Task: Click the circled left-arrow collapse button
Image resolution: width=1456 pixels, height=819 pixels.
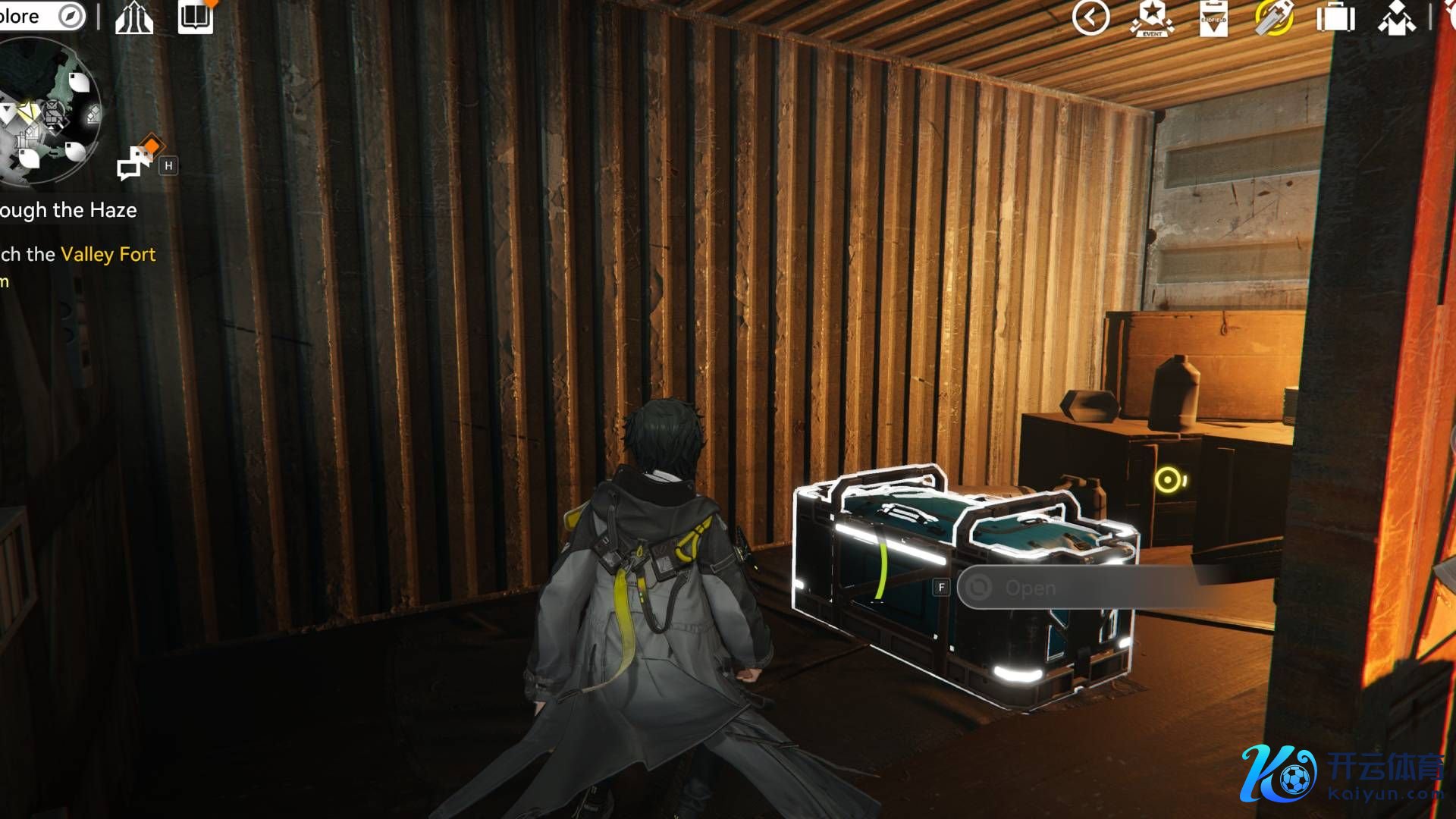Action: point(1090,17)
